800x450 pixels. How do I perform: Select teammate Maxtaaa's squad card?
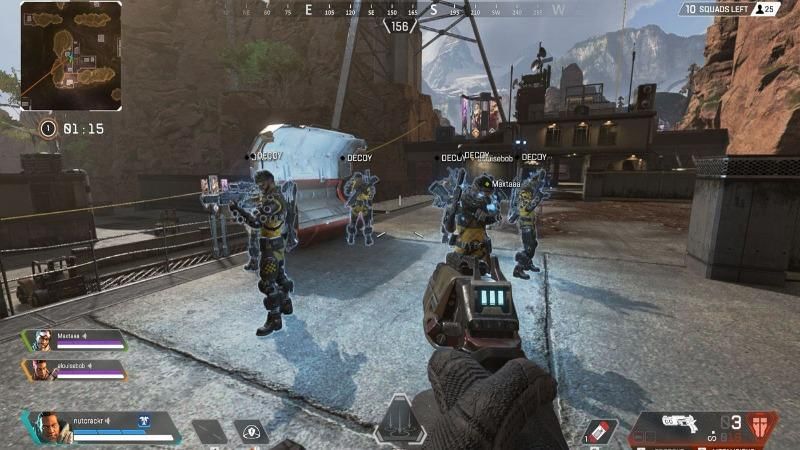(75, 340)
